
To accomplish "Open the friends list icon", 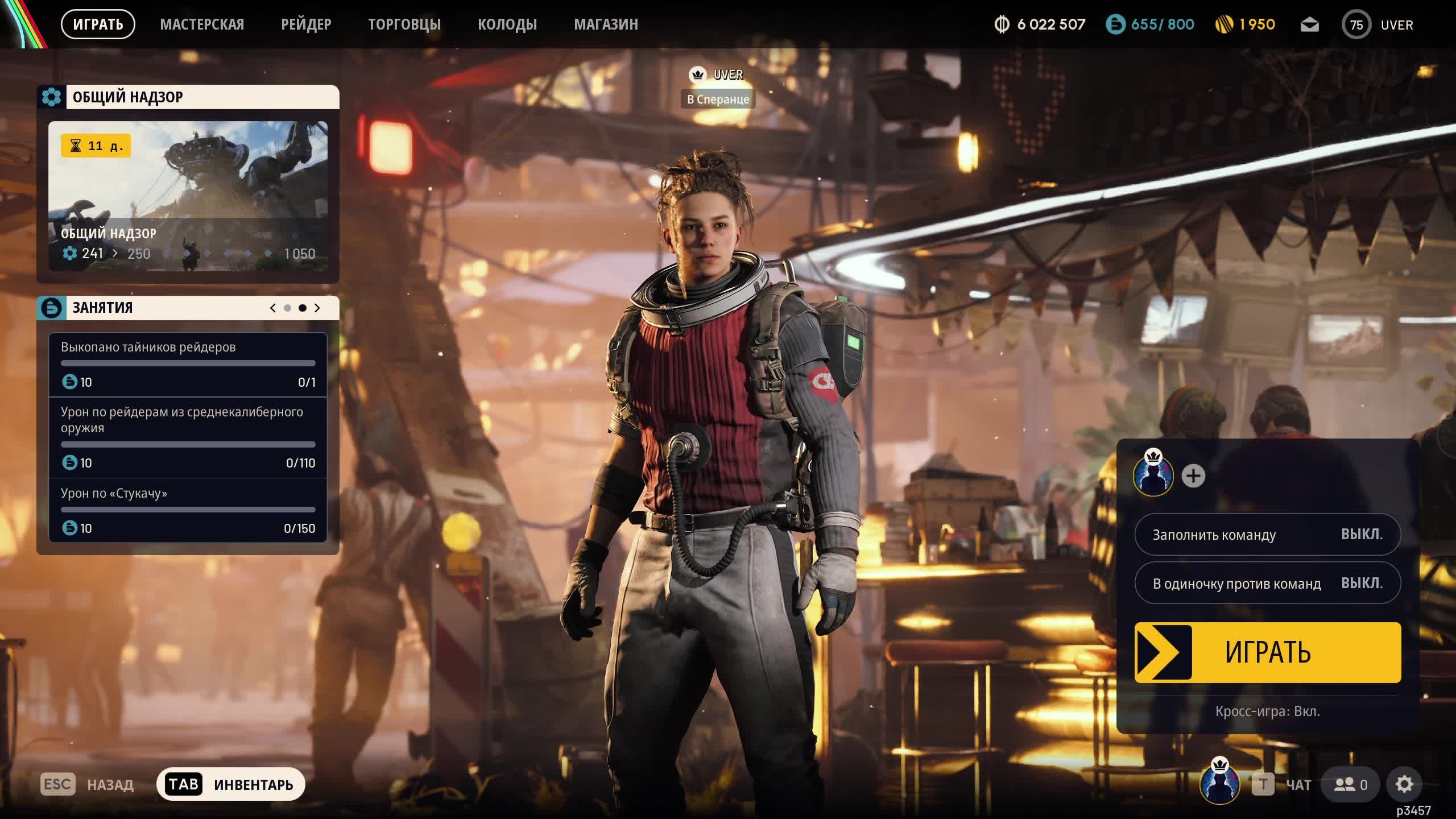I will pyautogui.click(x=1351, y=785).
